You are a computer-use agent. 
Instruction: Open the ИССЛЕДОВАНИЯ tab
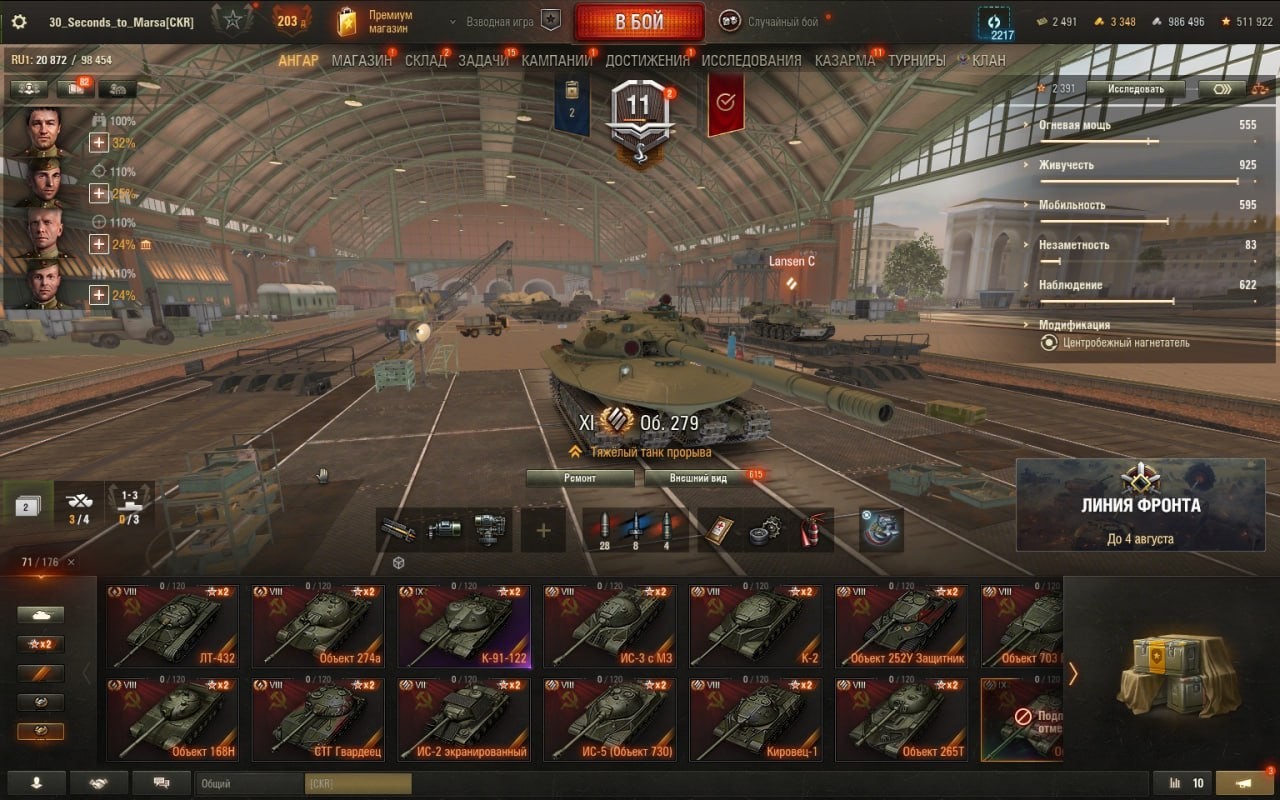pyautogui.click(x=751, y=60)
